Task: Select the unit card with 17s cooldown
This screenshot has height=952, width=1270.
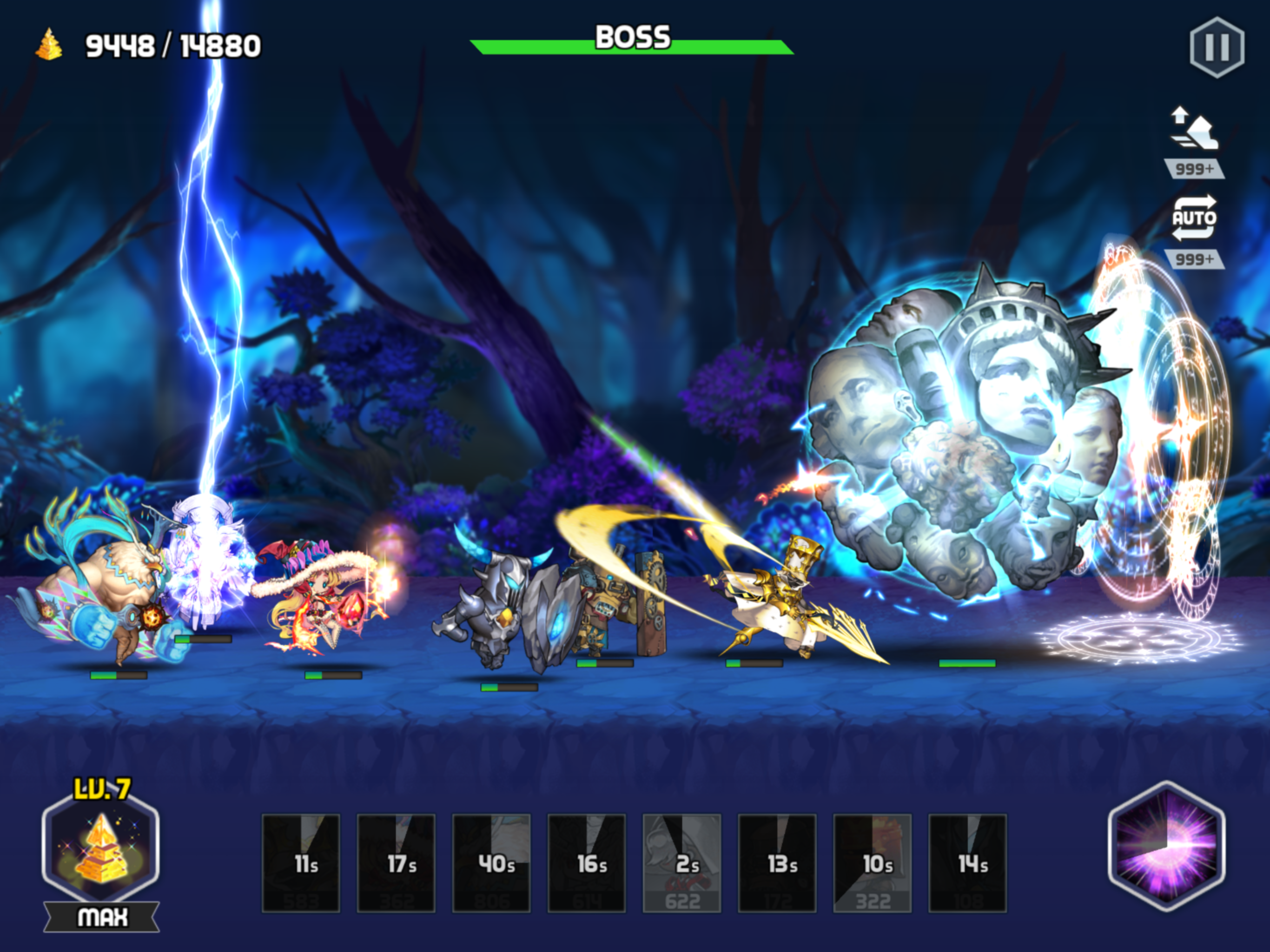Action: (396, 863)
